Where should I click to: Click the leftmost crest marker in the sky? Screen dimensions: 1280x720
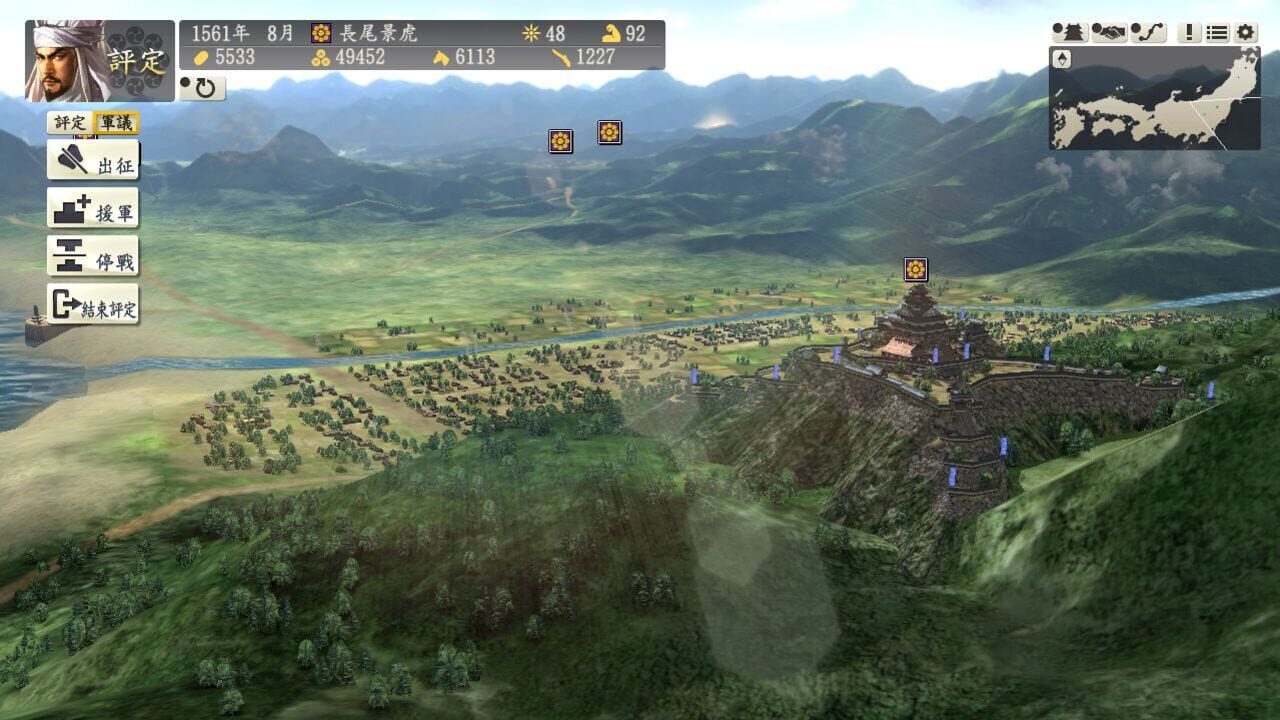pyautogui.click(x=559, y=143)
